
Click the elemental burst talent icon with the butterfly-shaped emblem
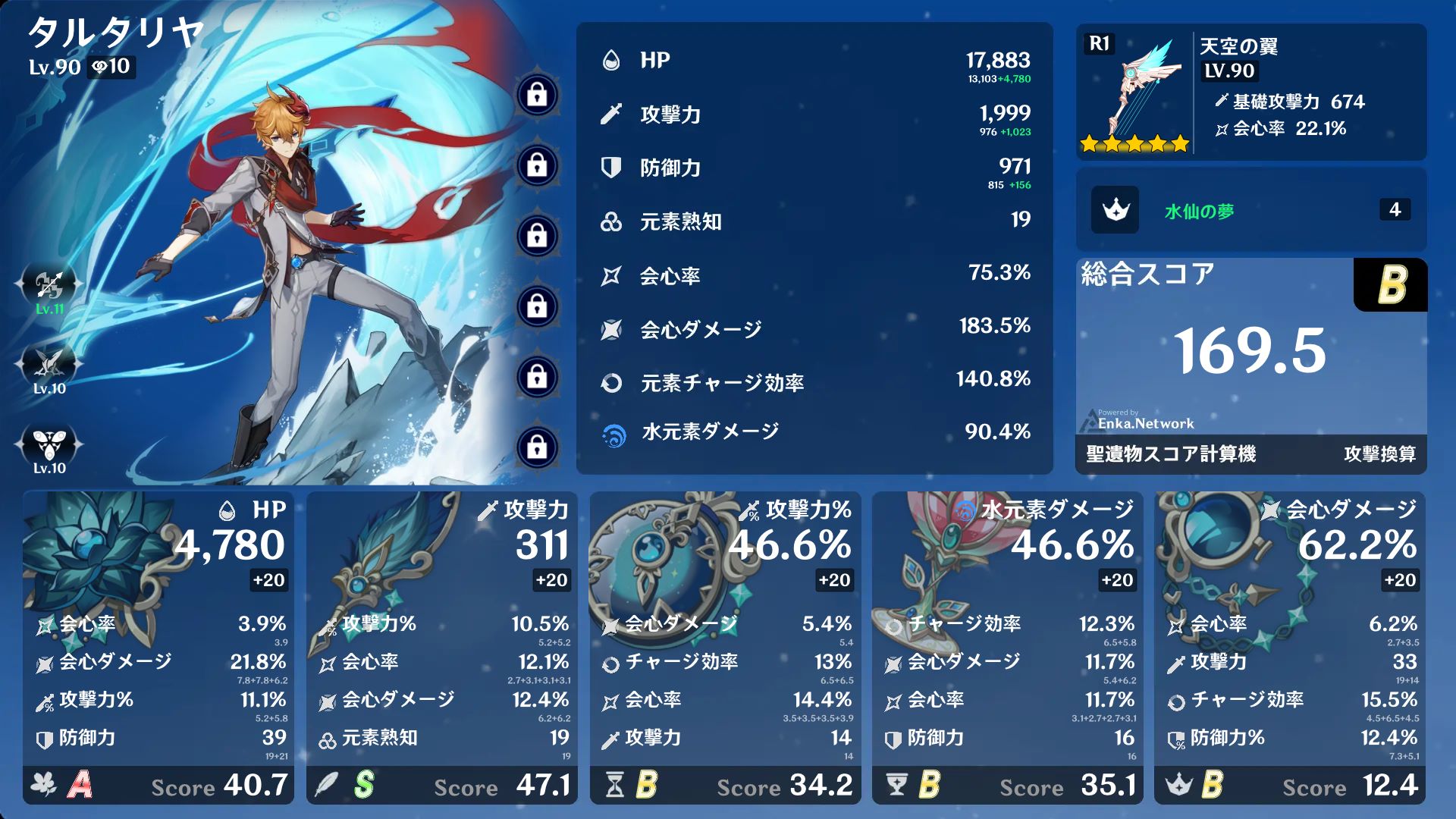(x=49, y=444)
